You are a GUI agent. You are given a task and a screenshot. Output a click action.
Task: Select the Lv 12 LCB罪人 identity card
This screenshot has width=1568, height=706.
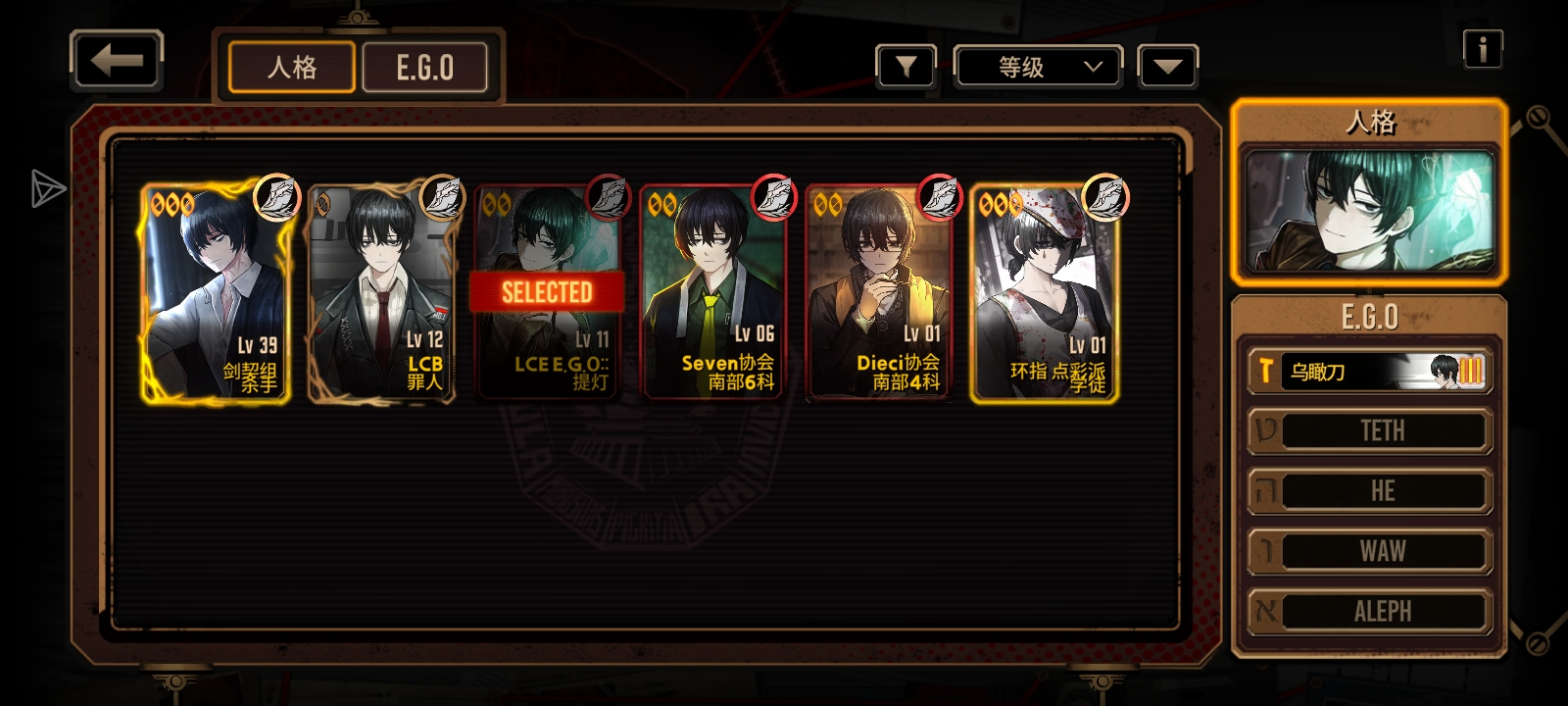pyautogui.click(x=381, y=293)
